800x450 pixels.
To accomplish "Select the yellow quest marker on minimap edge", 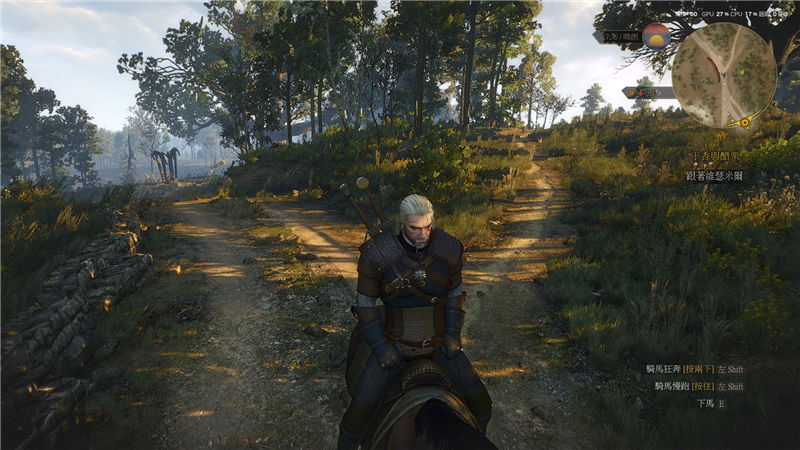I will (x=745, y=122).
